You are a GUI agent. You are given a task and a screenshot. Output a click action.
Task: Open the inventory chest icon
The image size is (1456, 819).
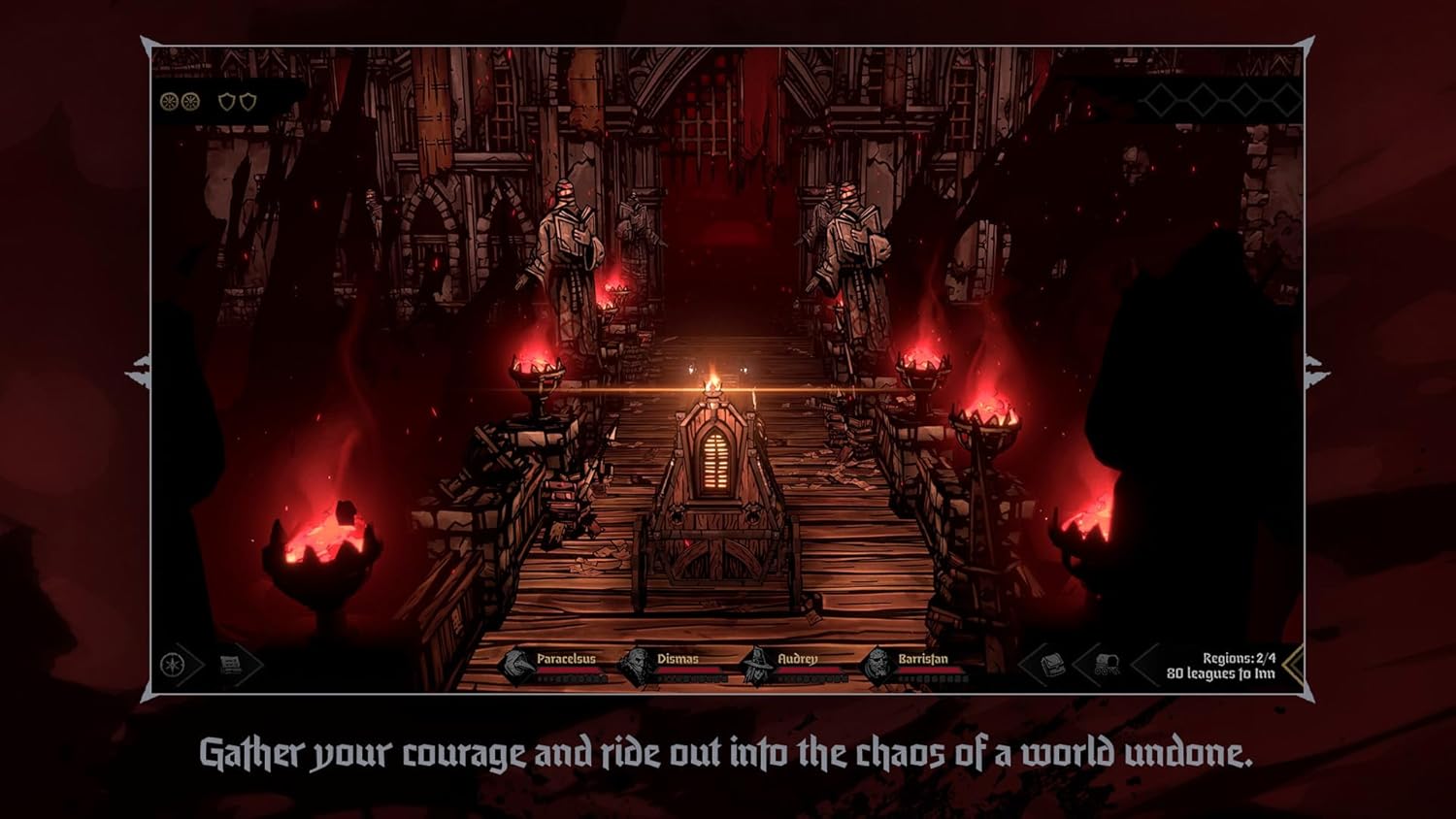[1052, 666]
